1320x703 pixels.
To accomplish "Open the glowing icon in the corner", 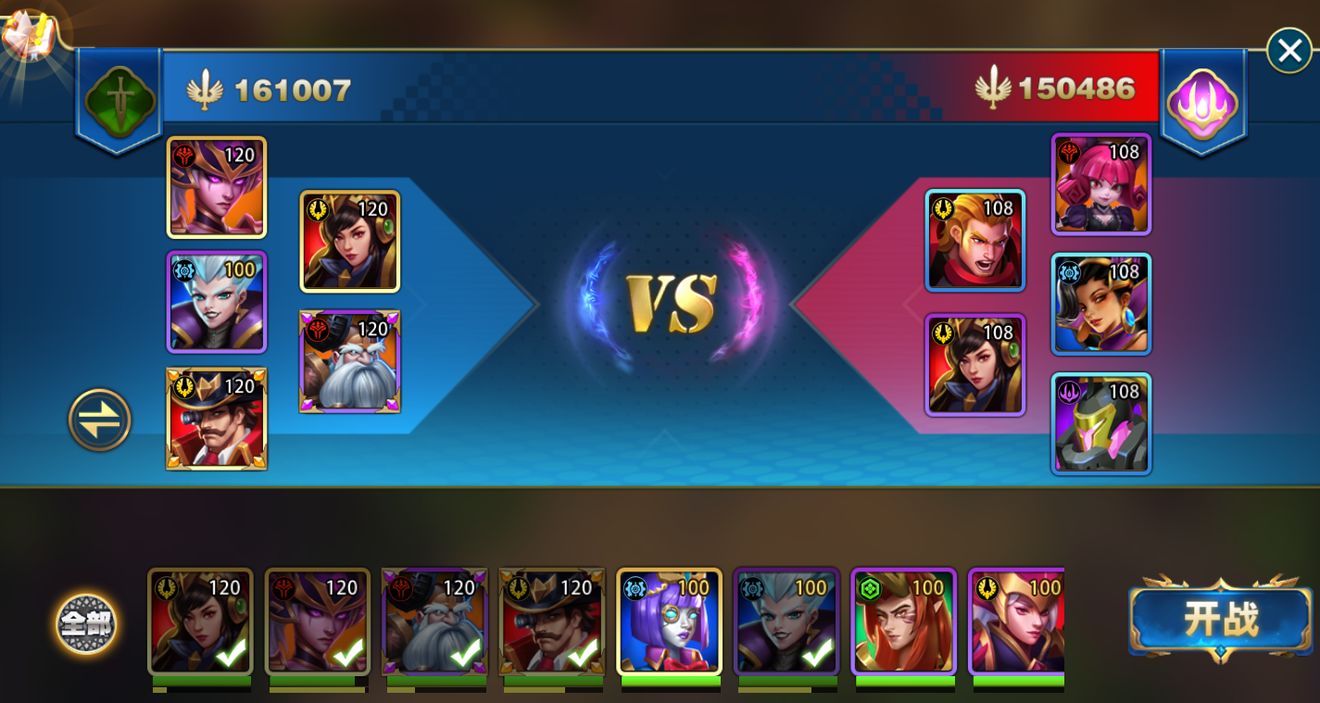I will [x=28, y=38].
